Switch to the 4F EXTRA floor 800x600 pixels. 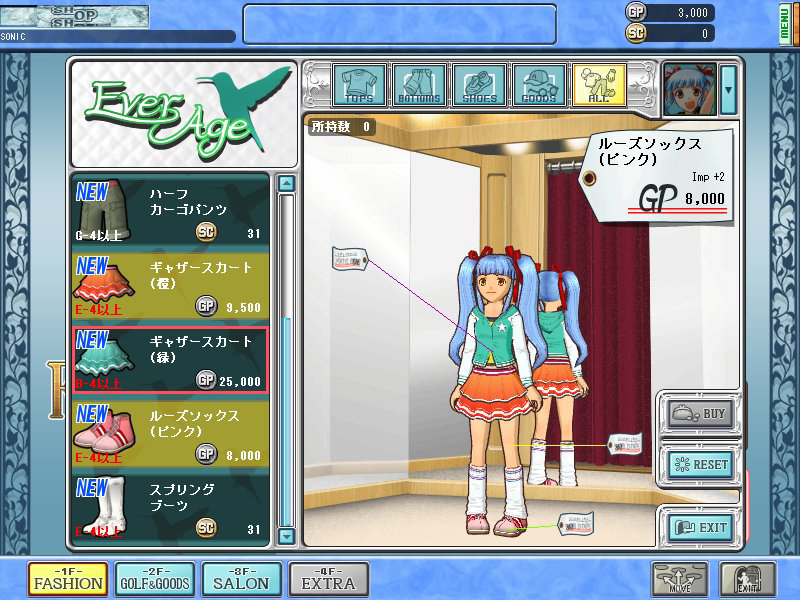(x=328, y=580)
